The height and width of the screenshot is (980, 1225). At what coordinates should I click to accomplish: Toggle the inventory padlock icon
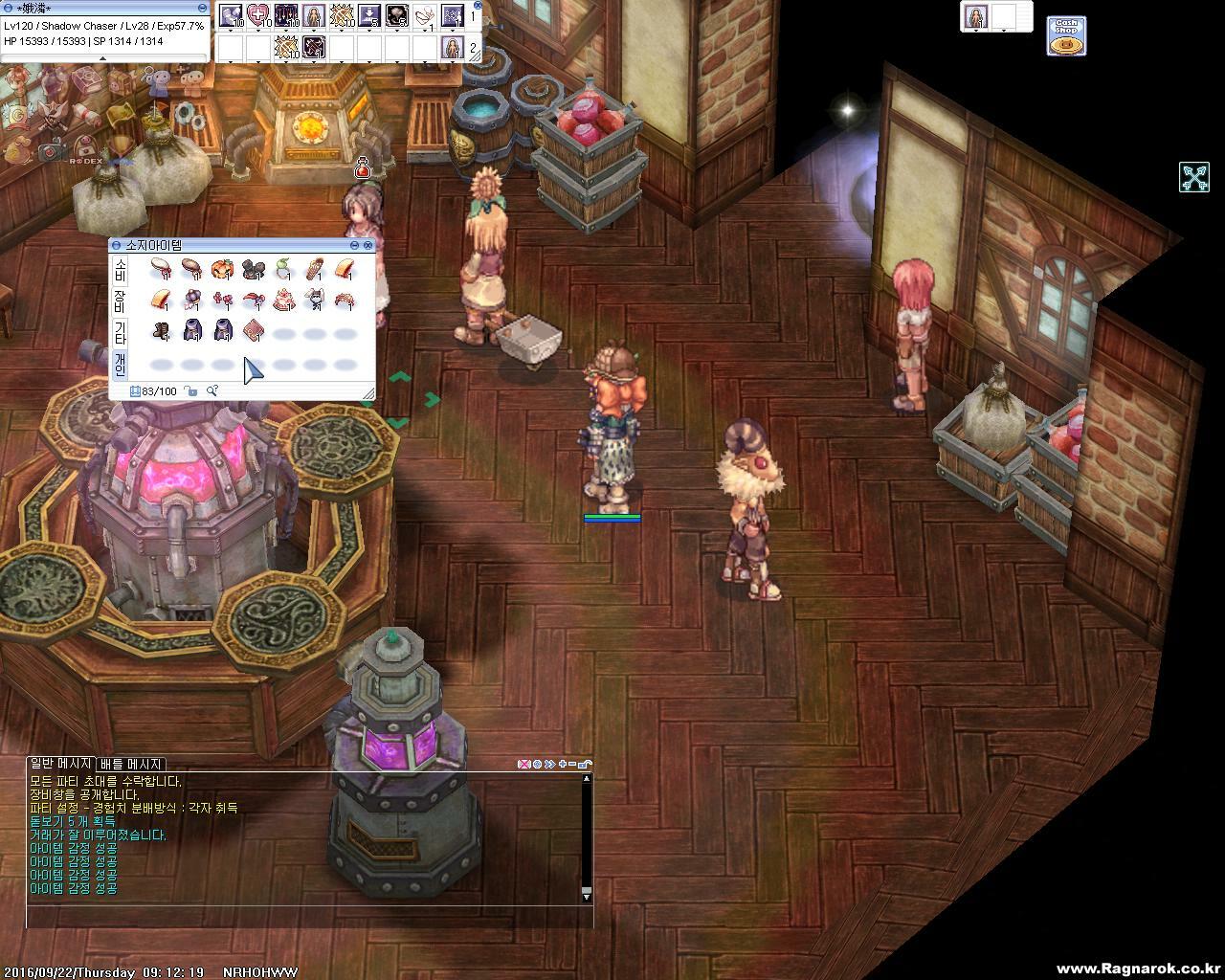coord(191,390)
